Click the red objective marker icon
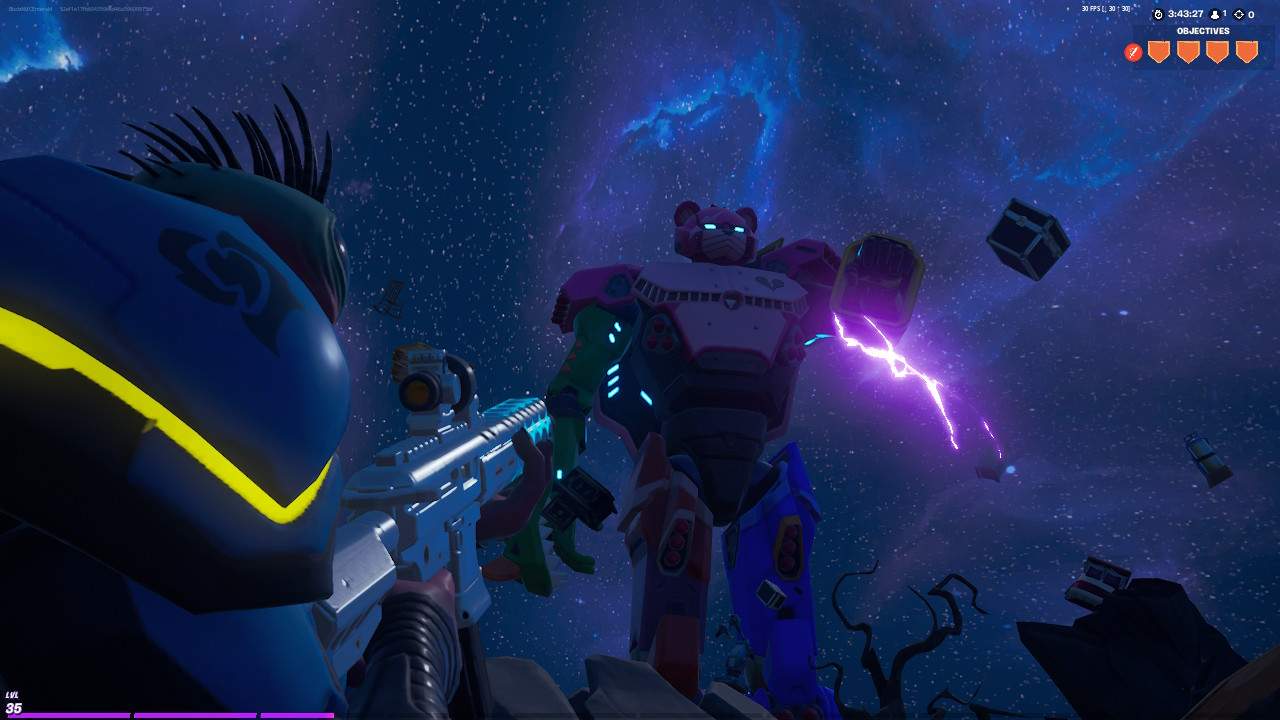Viewport: 1280px width, 720px height. [1132, 50]
